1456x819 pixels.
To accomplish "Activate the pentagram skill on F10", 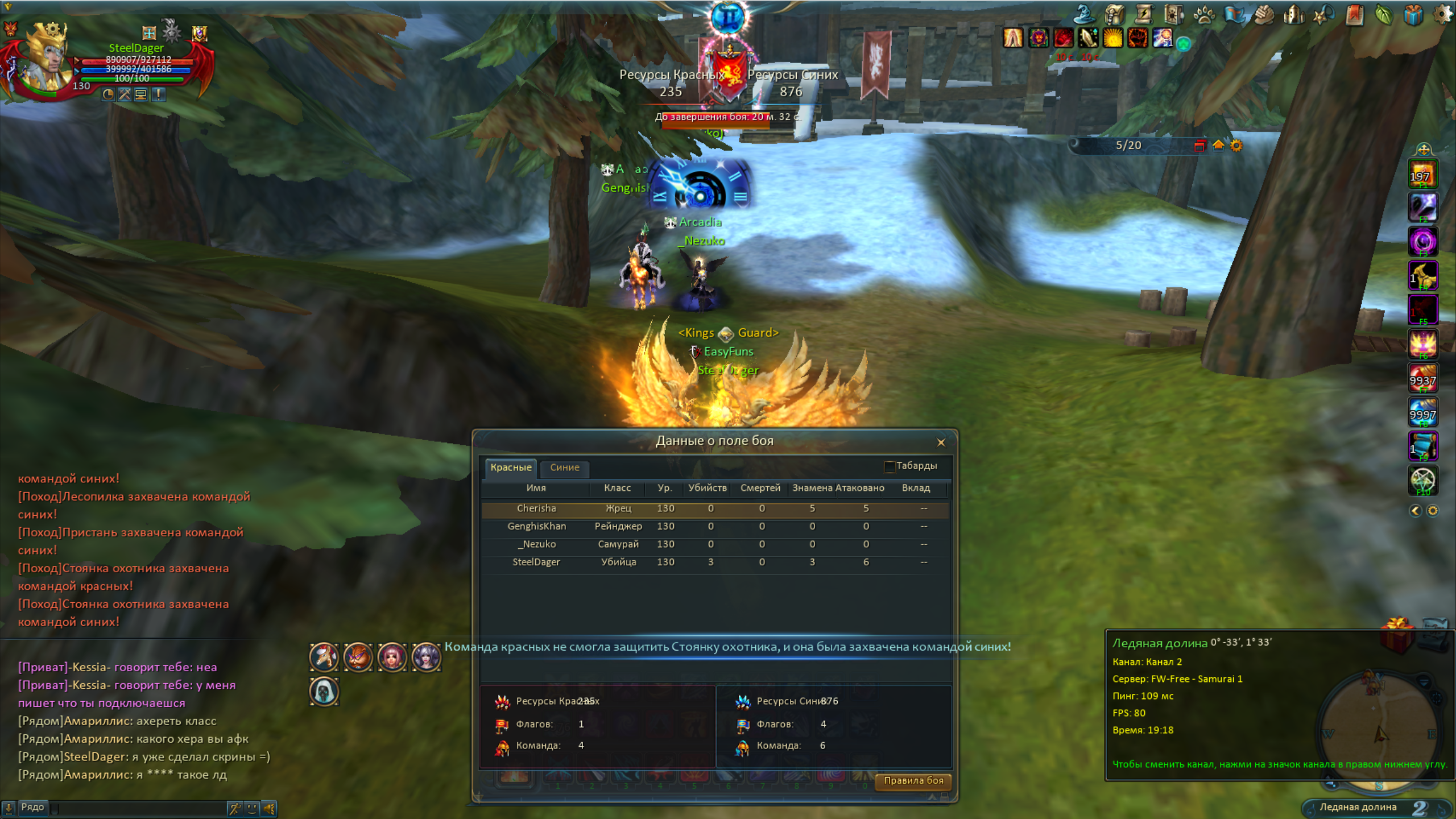I will coord(1422,480).
